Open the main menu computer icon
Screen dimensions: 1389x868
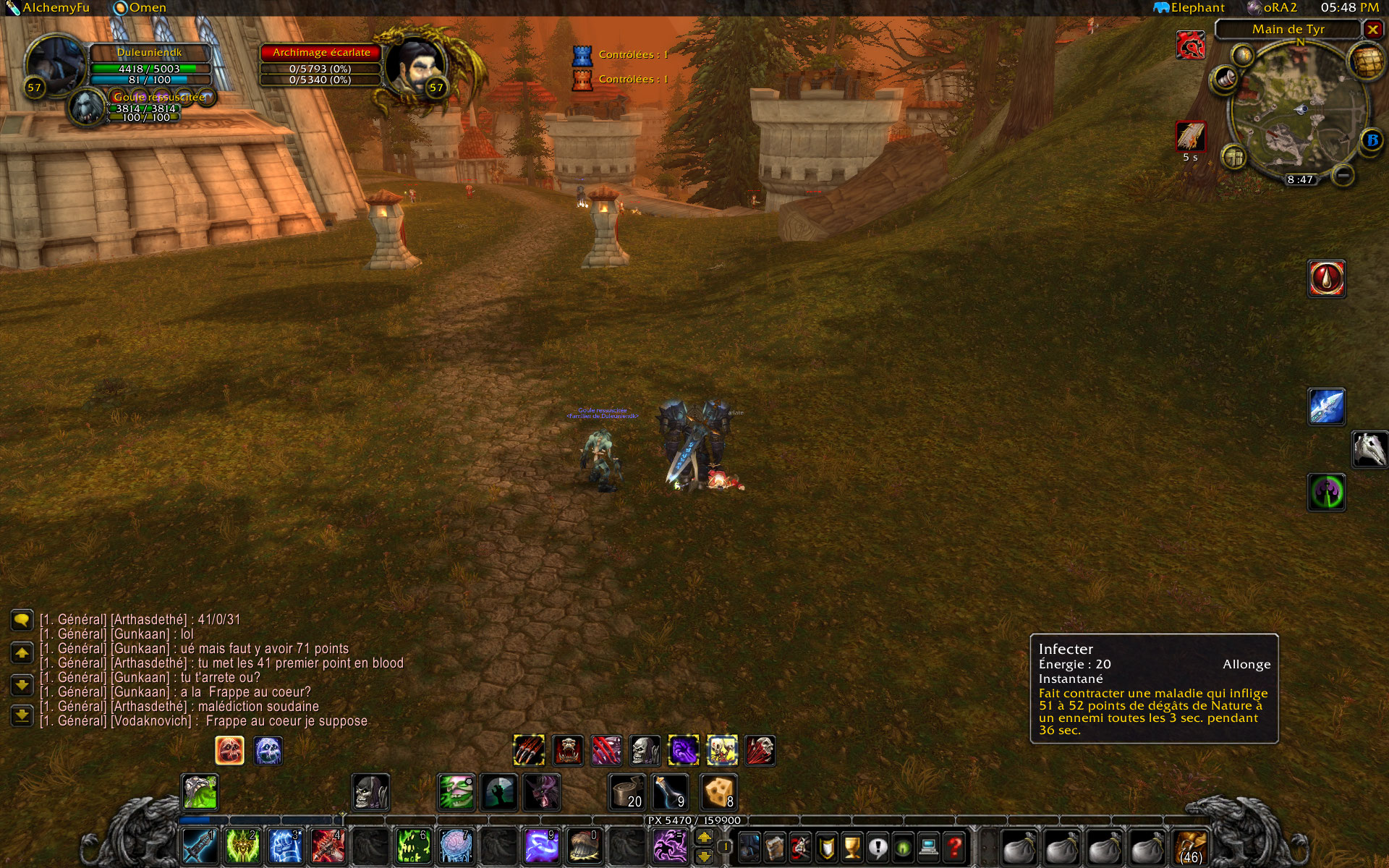929,846
